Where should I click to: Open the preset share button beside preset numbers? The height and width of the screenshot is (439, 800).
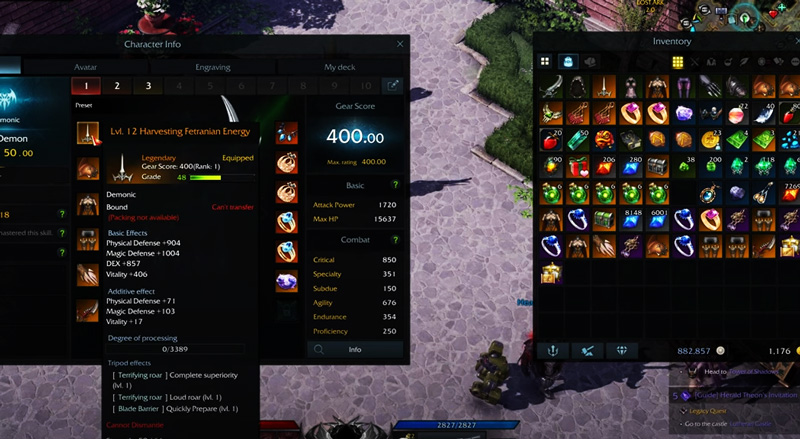point(393,86)
